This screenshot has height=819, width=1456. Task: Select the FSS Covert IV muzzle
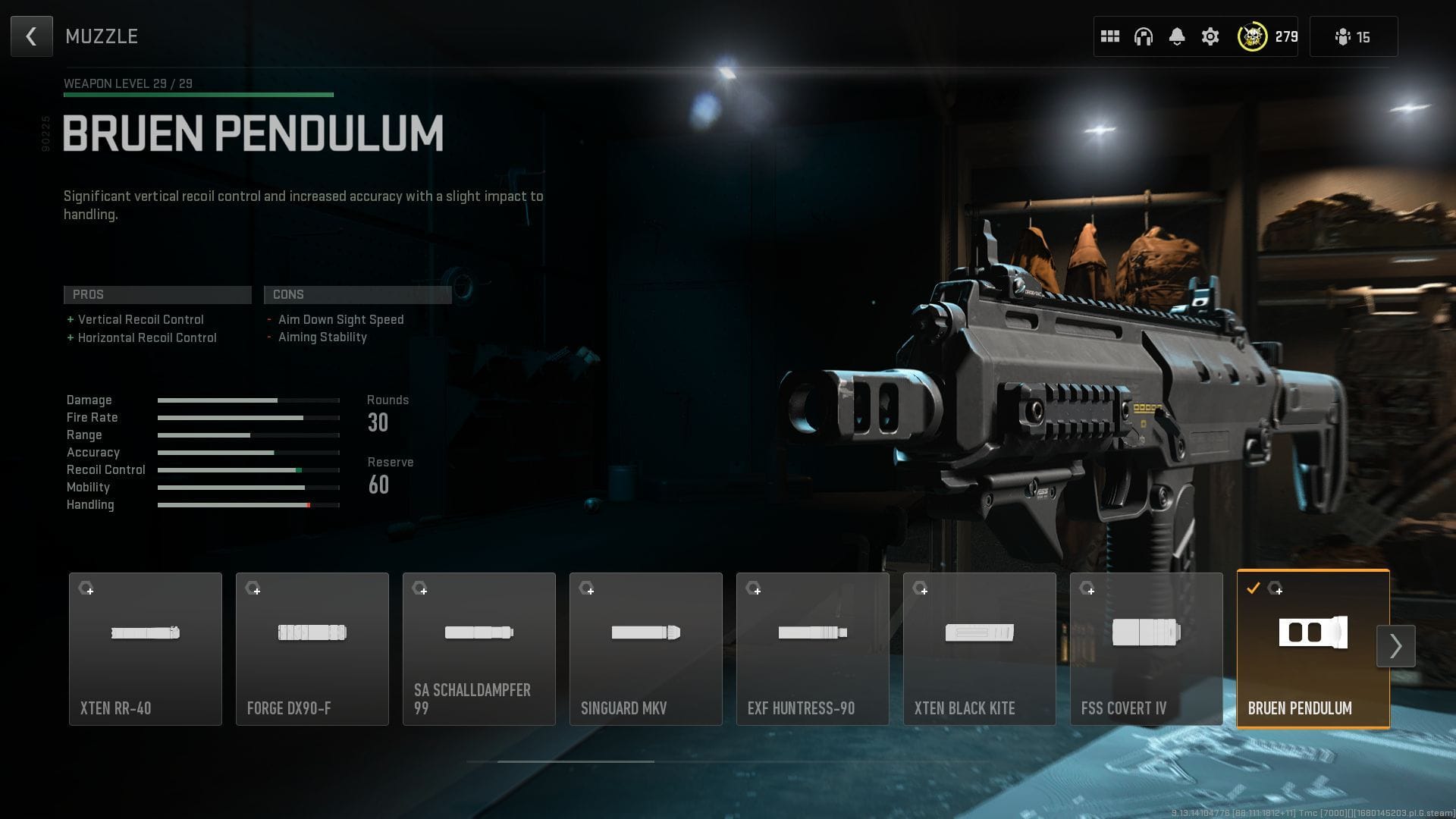point(1147,649)
